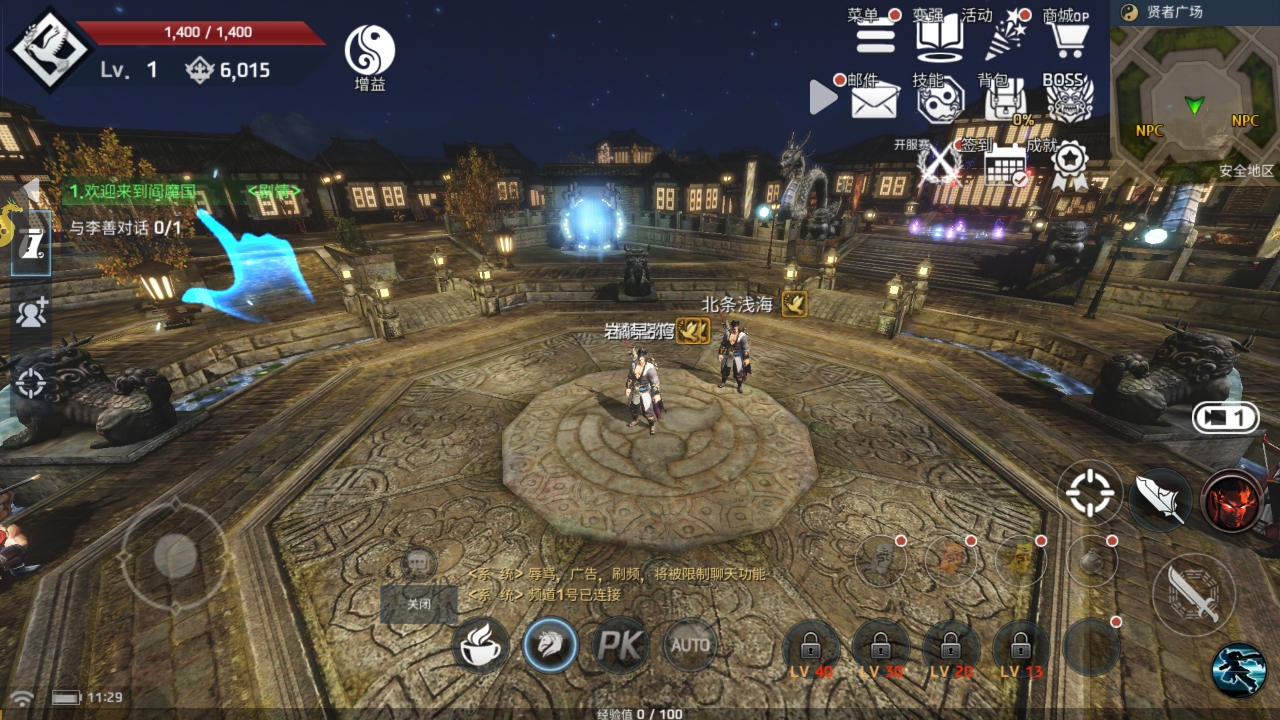The image size is (1280, 720).
Task: Open the 邮件 mailbox envelope
Action: (874, 100)
